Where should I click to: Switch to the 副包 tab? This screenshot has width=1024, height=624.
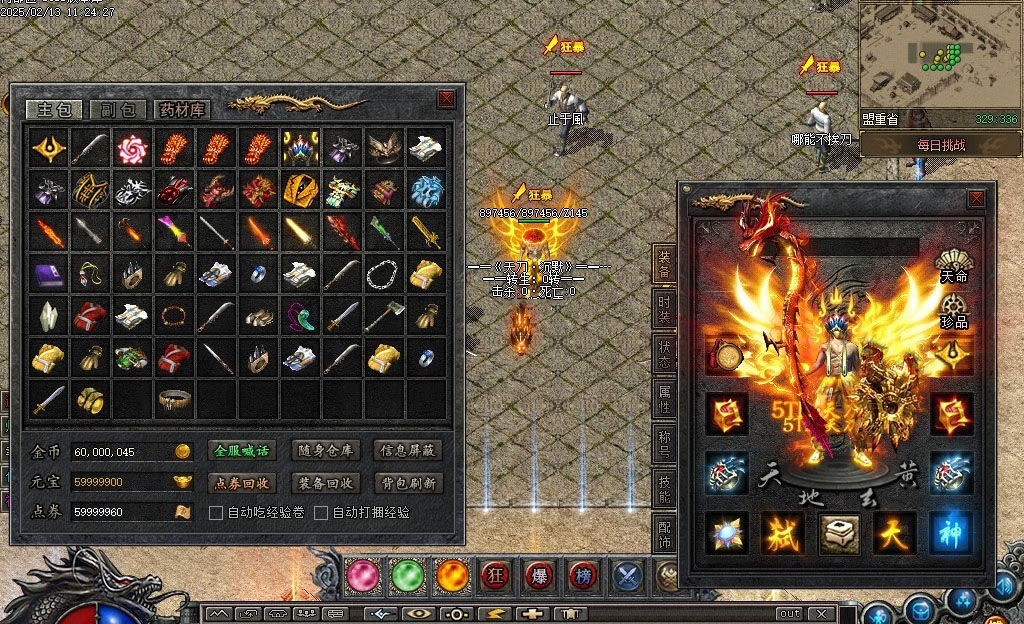(x=118, y=110)
